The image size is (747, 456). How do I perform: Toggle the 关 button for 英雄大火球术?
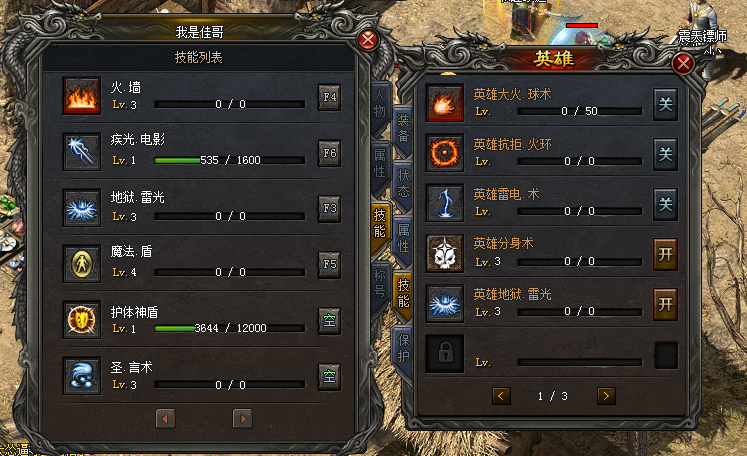tap(665, 104)
